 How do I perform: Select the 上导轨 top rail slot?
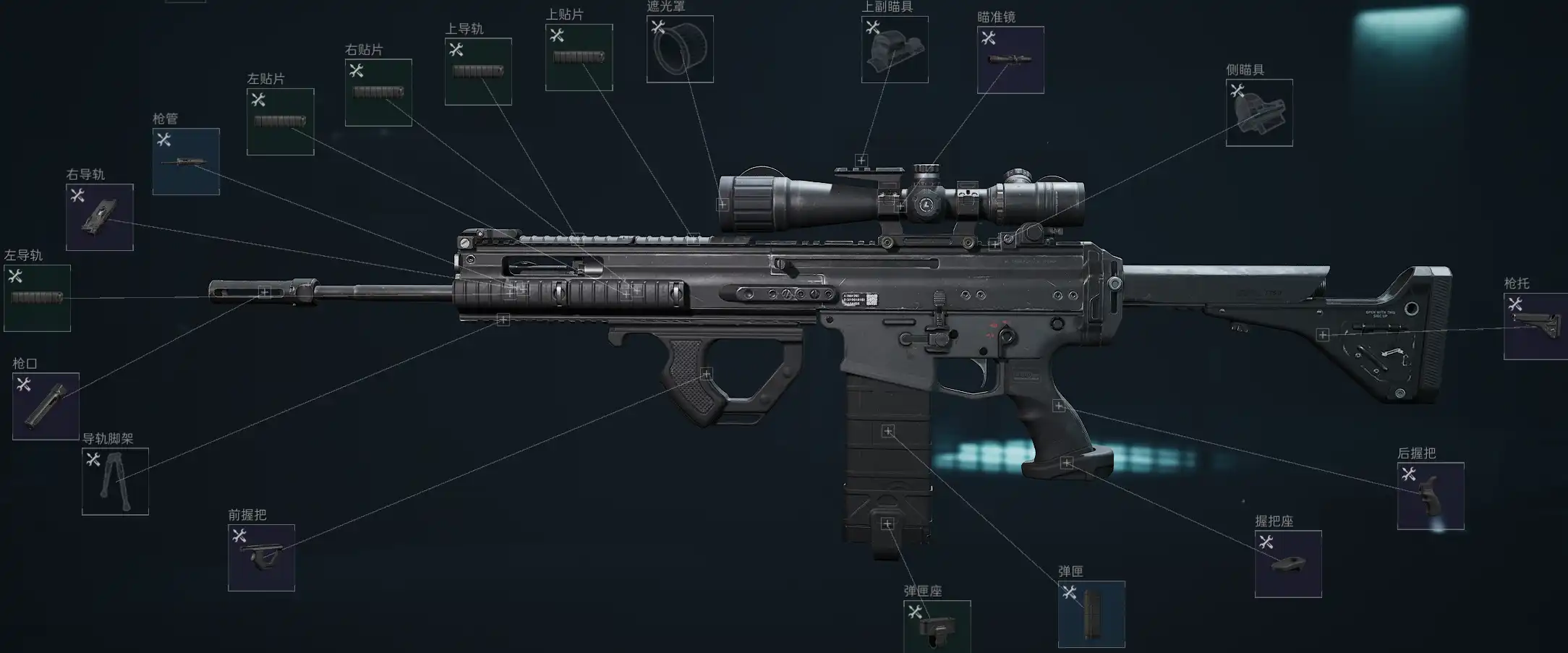478,72
